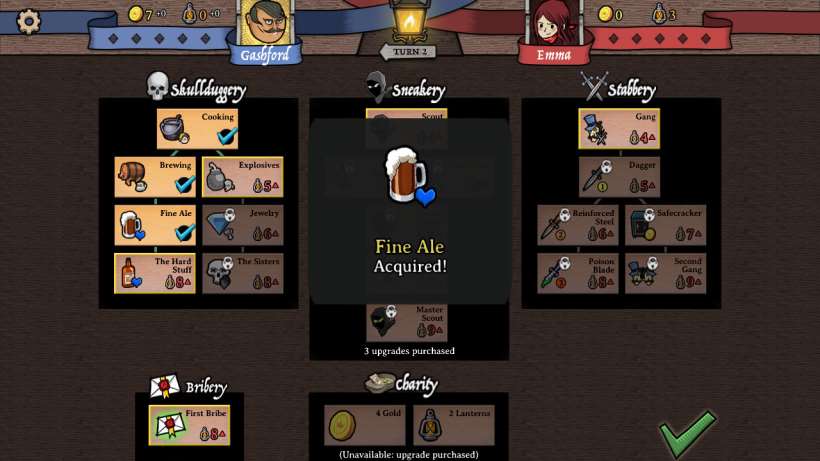
Task: Select the Master Scout upgrade
Action: coord(407,322)
